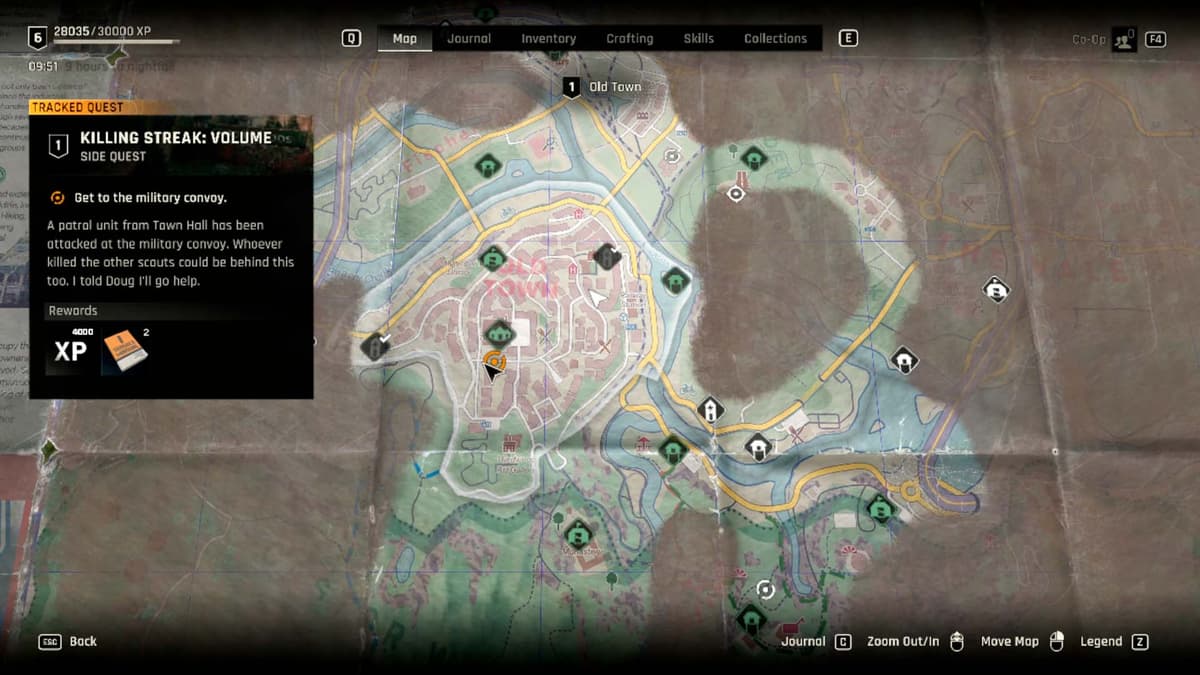Switch to the Journal tab
1200x675 pixels.
point(469,39)
